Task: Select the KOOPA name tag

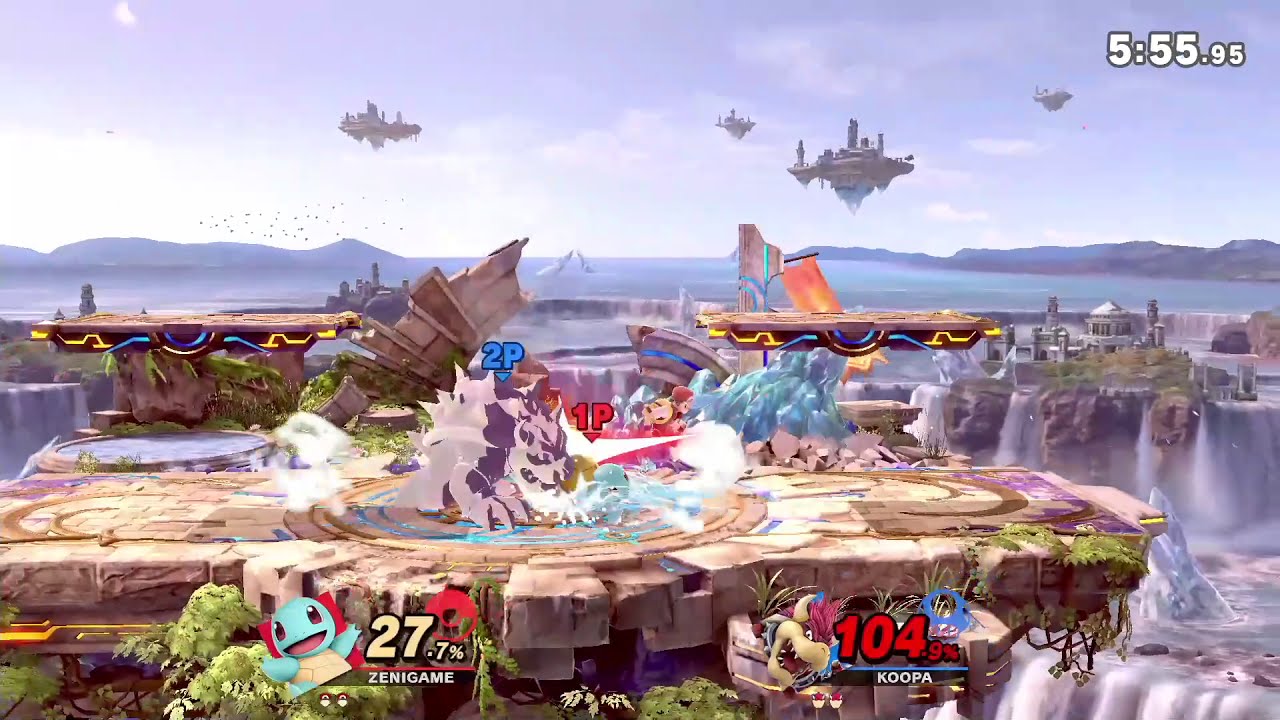Action: (904, 677)
